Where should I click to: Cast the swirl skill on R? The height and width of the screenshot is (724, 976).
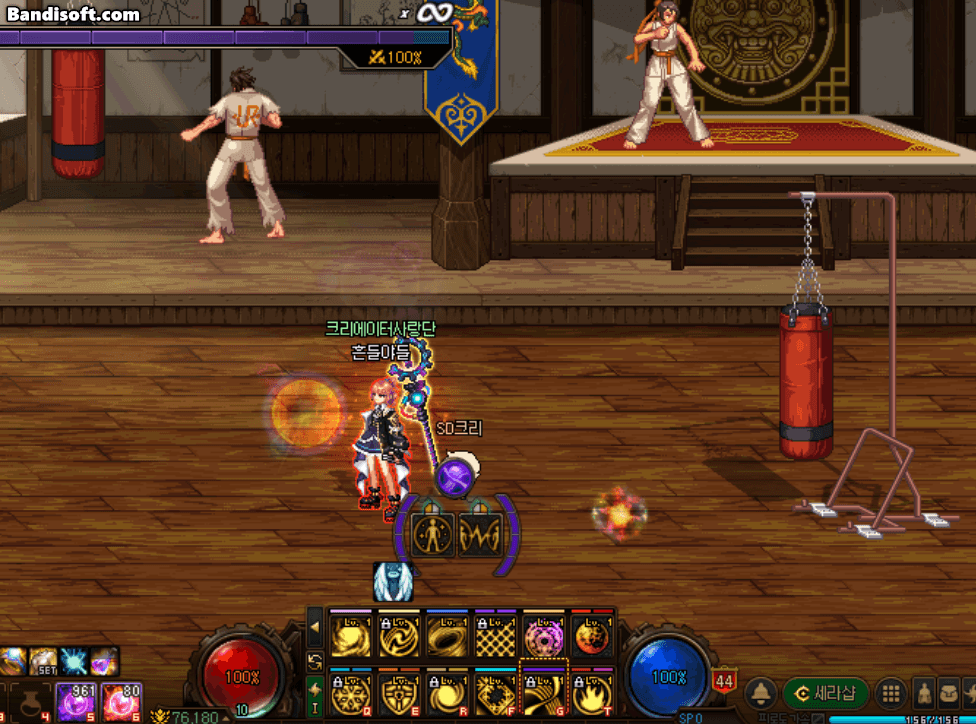[x=447, y=689]
